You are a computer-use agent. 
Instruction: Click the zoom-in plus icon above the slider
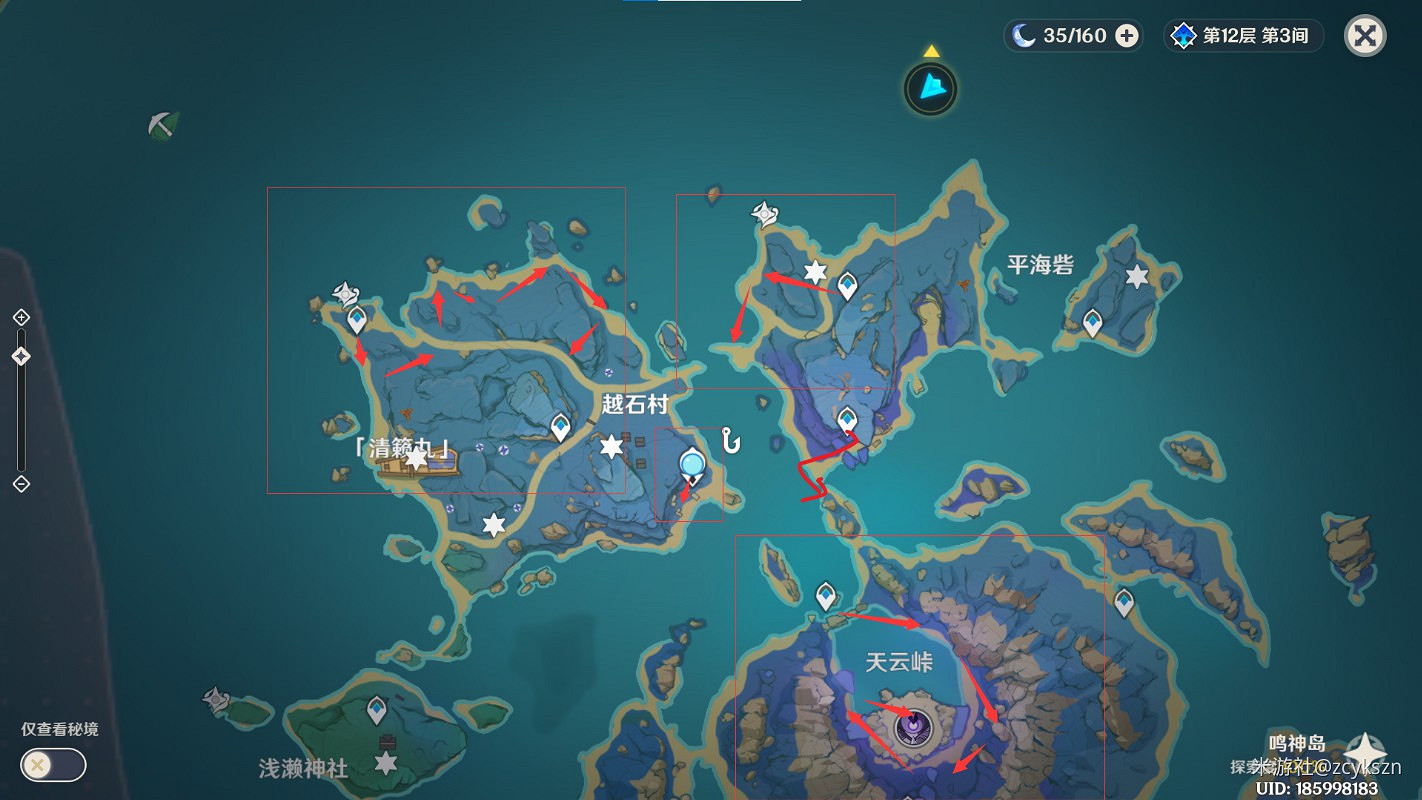click(20, 316)
